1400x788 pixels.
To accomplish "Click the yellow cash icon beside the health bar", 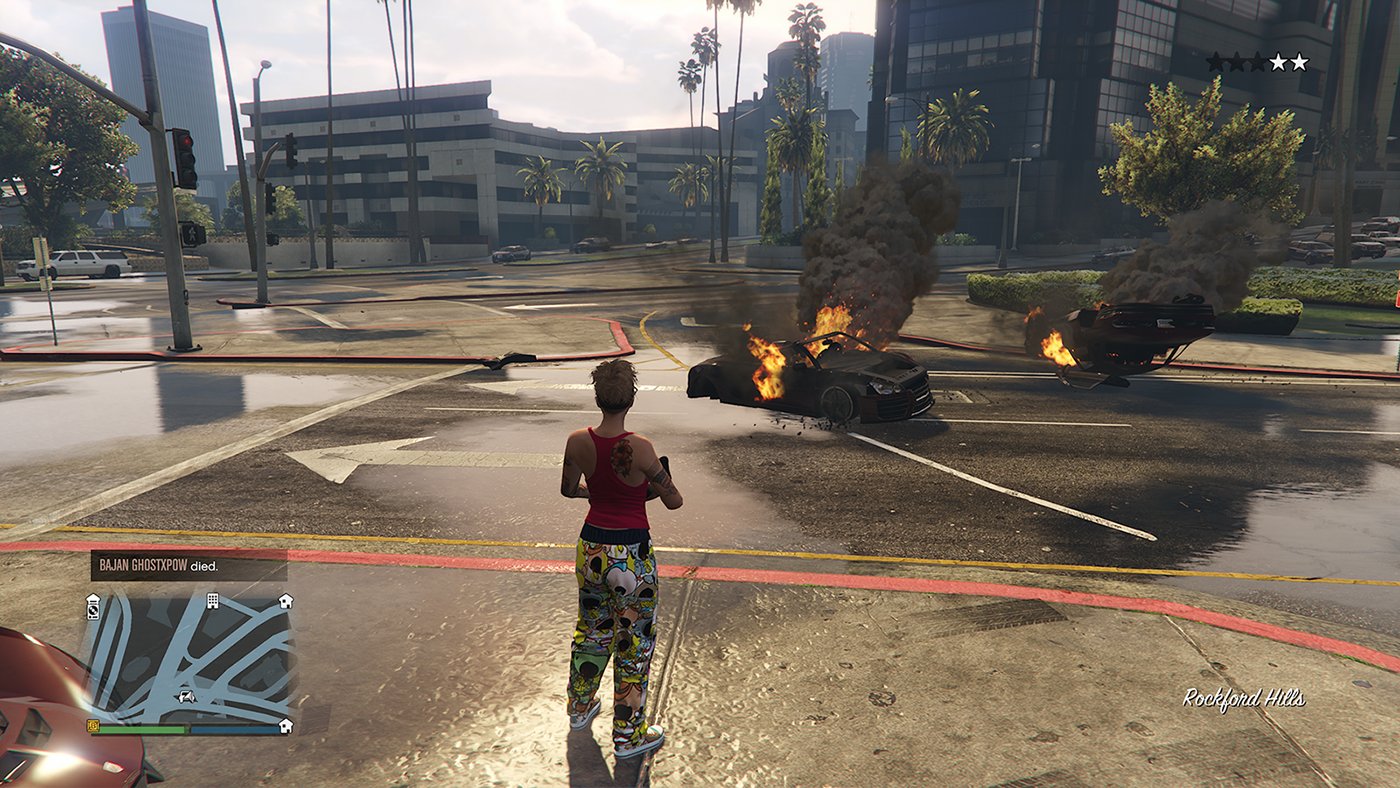I will click(93, 727).
